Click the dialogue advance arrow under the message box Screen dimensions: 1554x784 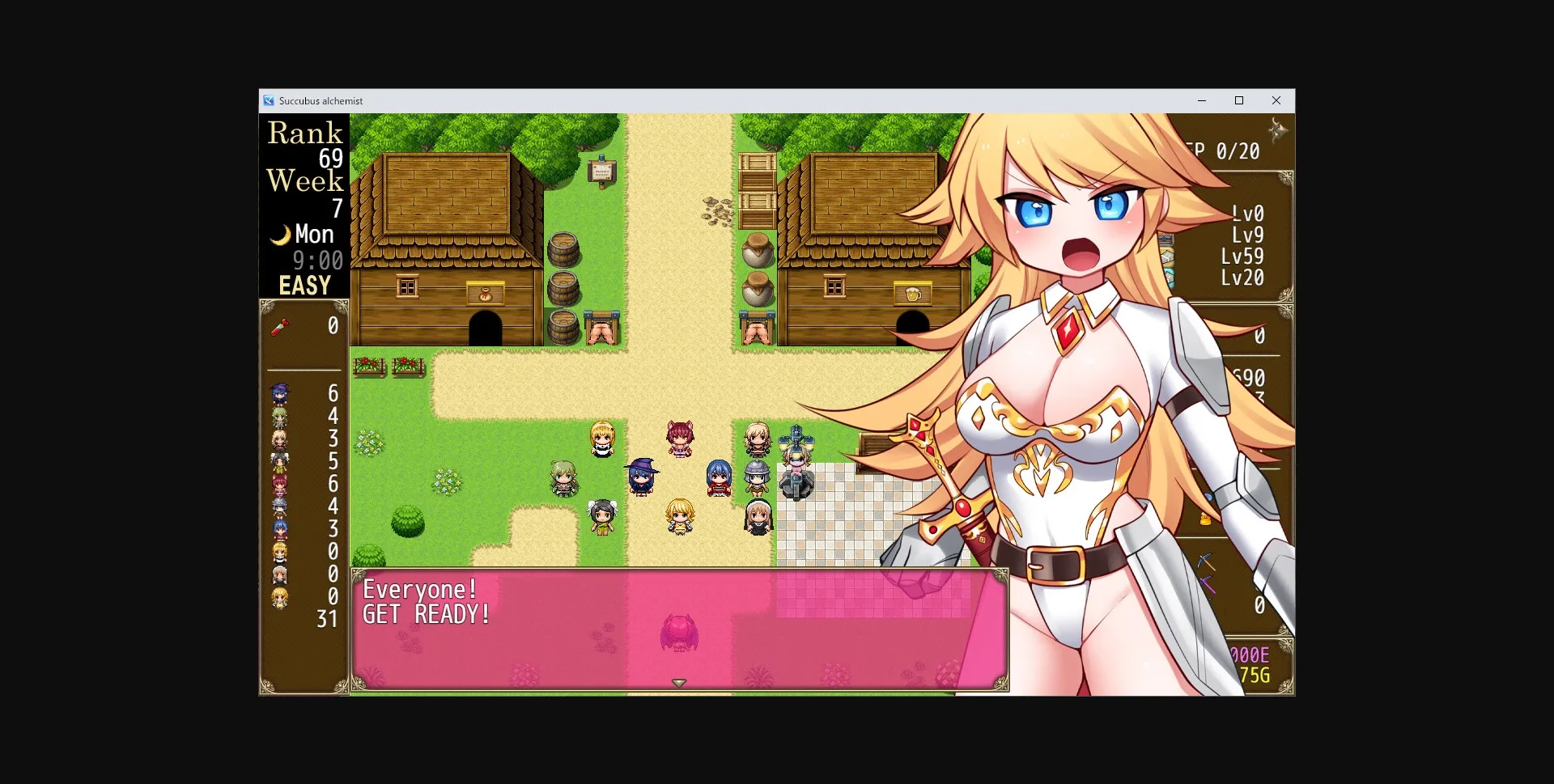[678, 682]
